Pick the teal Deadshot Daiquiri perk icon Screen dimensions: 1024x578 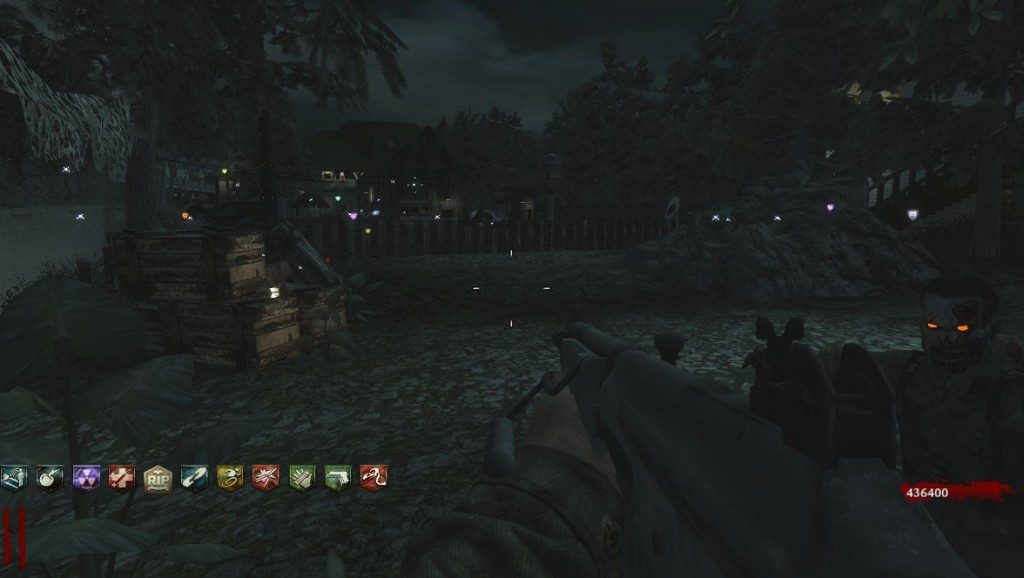coord(193,477)
